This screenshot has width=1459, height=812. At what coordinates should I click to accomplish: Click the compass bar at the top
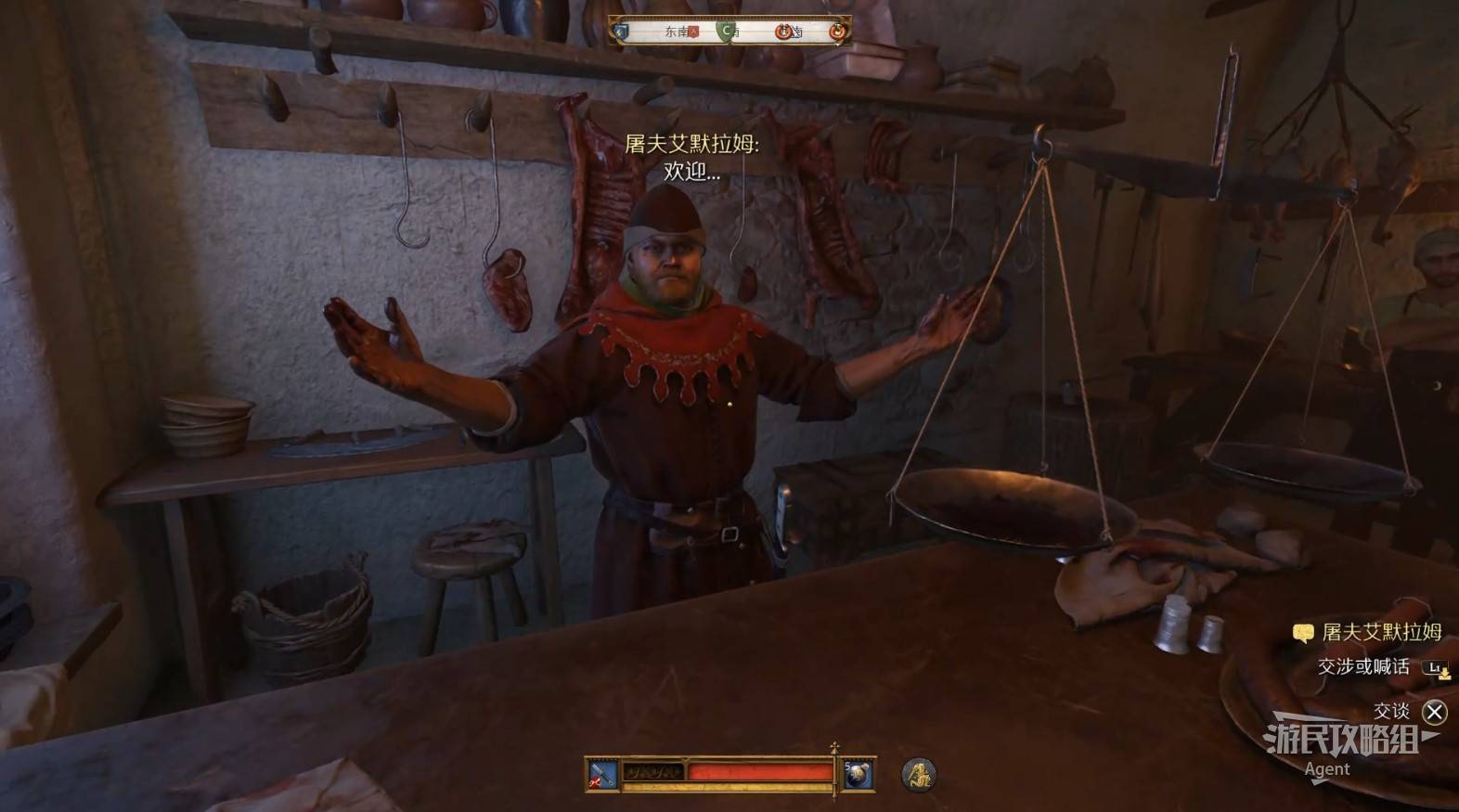coord(729,32)
